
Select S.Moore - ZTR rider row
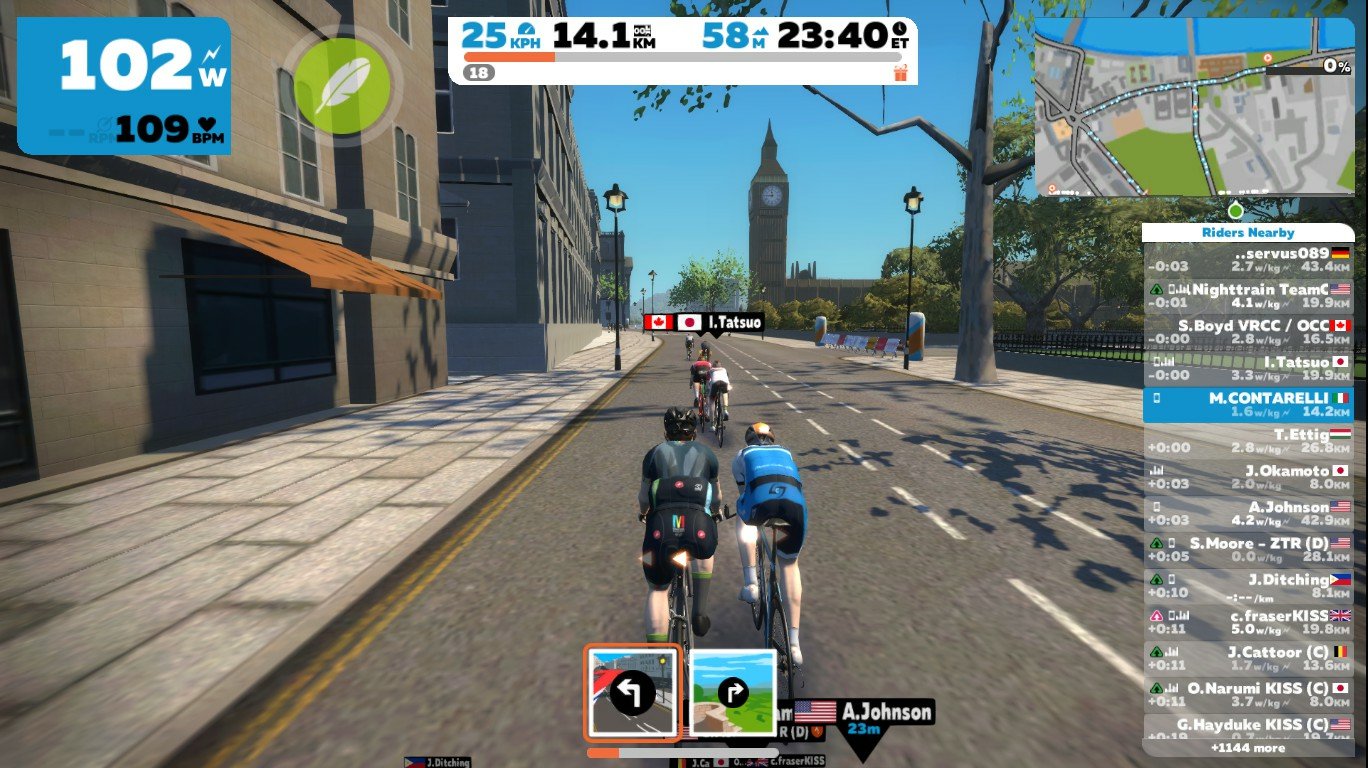click(x=1248, y=549)
